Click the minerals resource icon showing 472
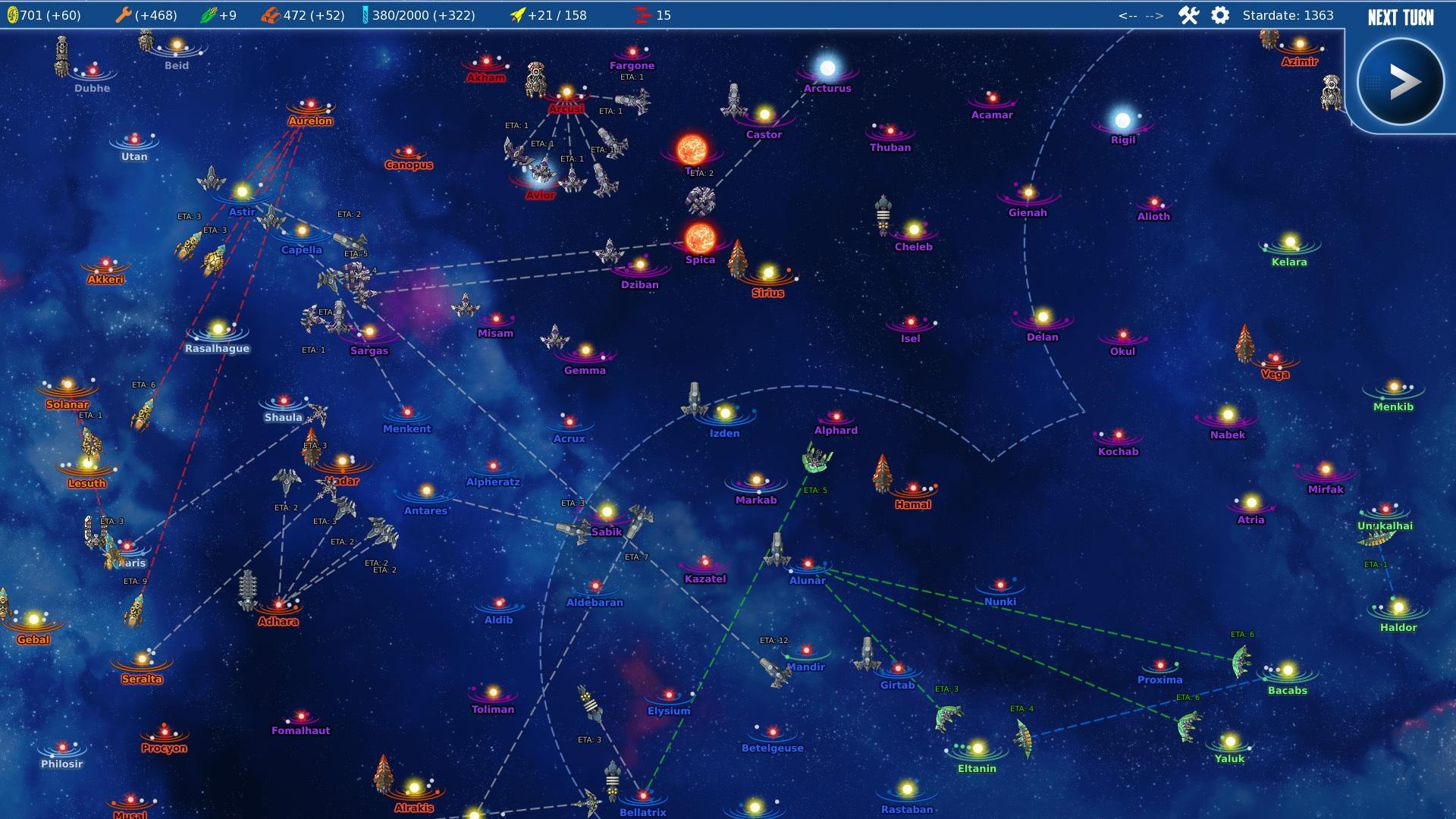The width and height of the screenshot is (1456, 819). point(271,13)
